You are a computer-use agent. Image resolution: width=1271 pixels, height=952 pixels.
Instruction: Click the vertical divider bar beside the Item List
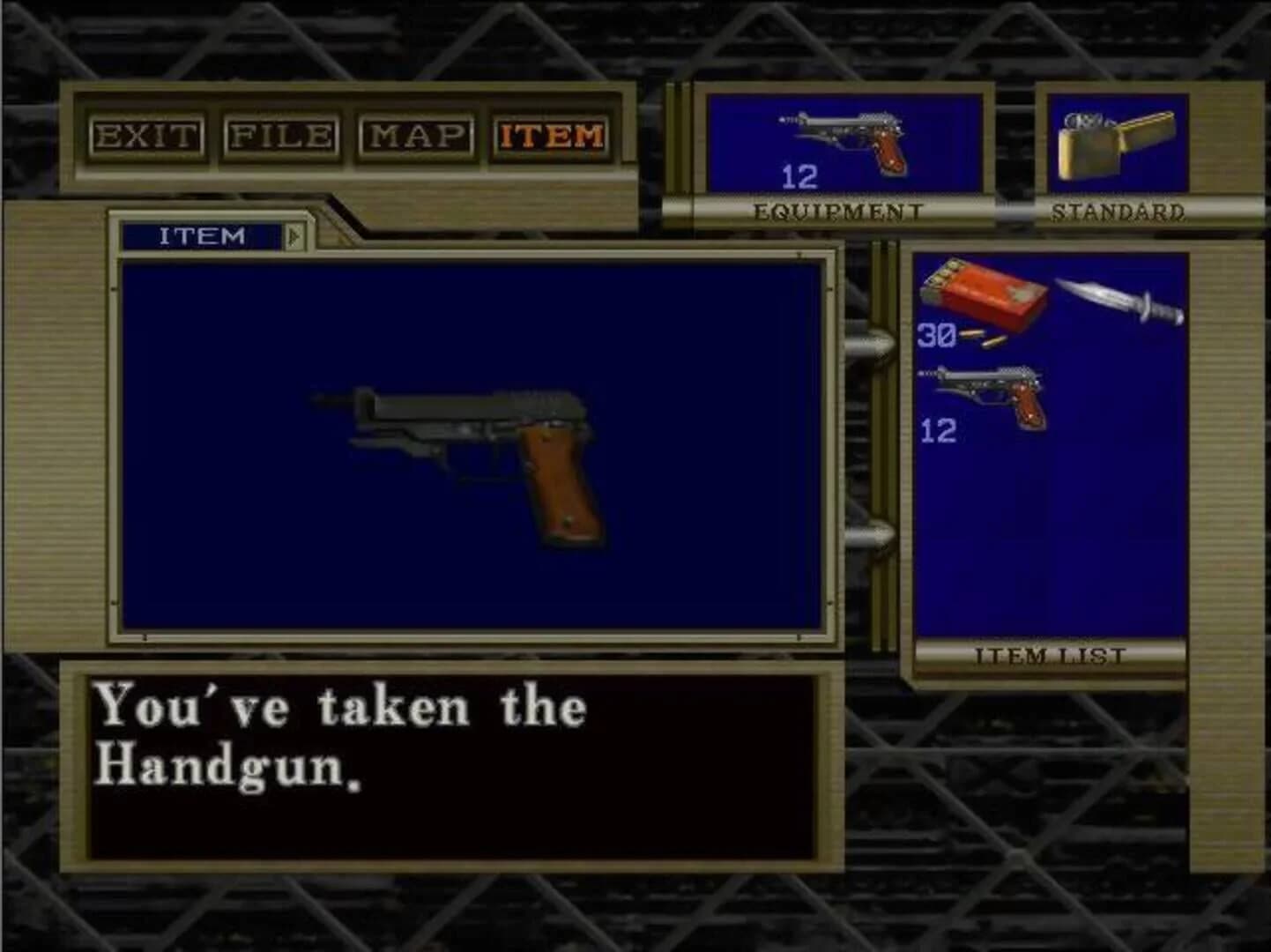click(881, 441)
